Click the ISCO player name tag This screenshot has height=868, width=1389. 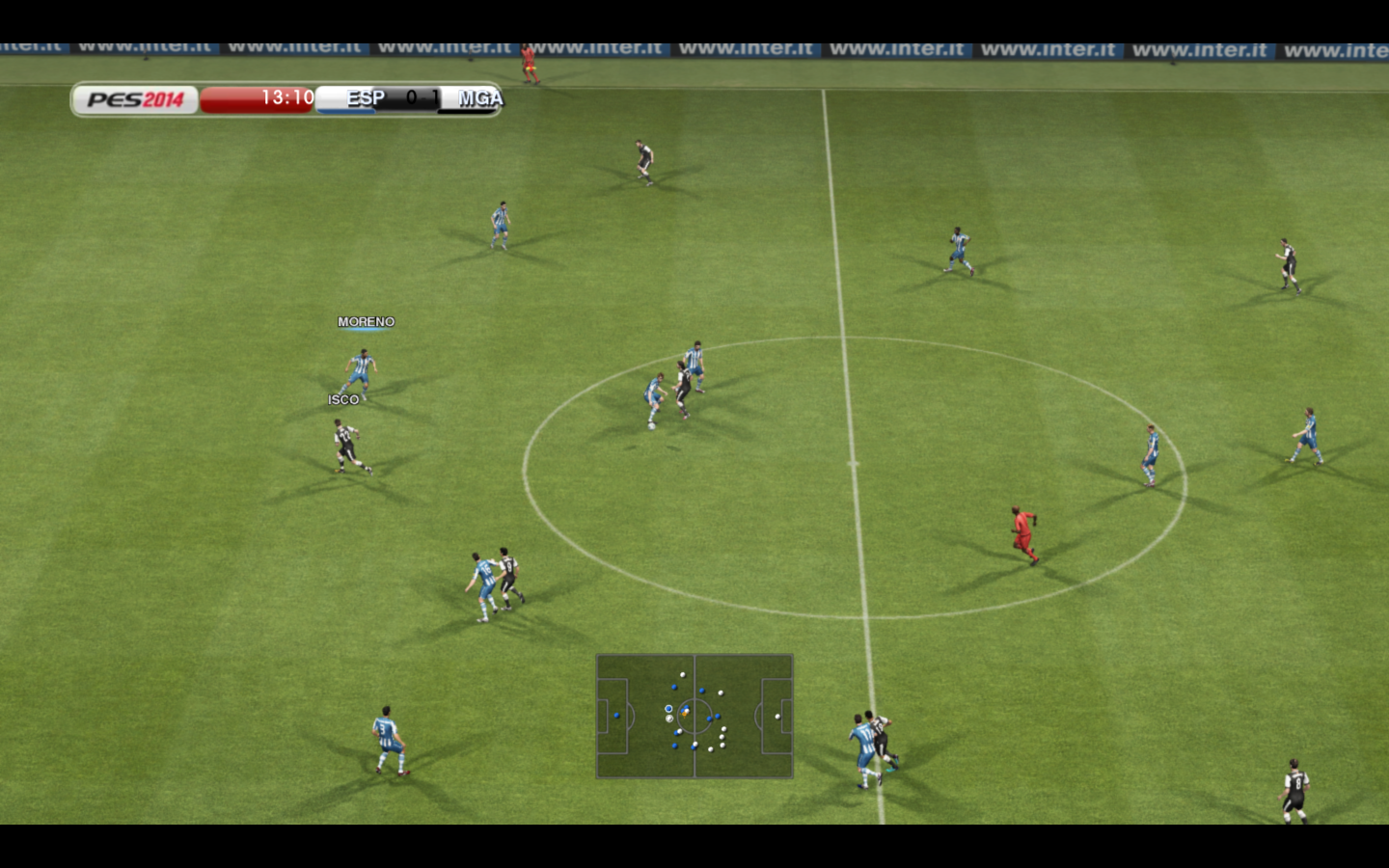tap(345, 399)
